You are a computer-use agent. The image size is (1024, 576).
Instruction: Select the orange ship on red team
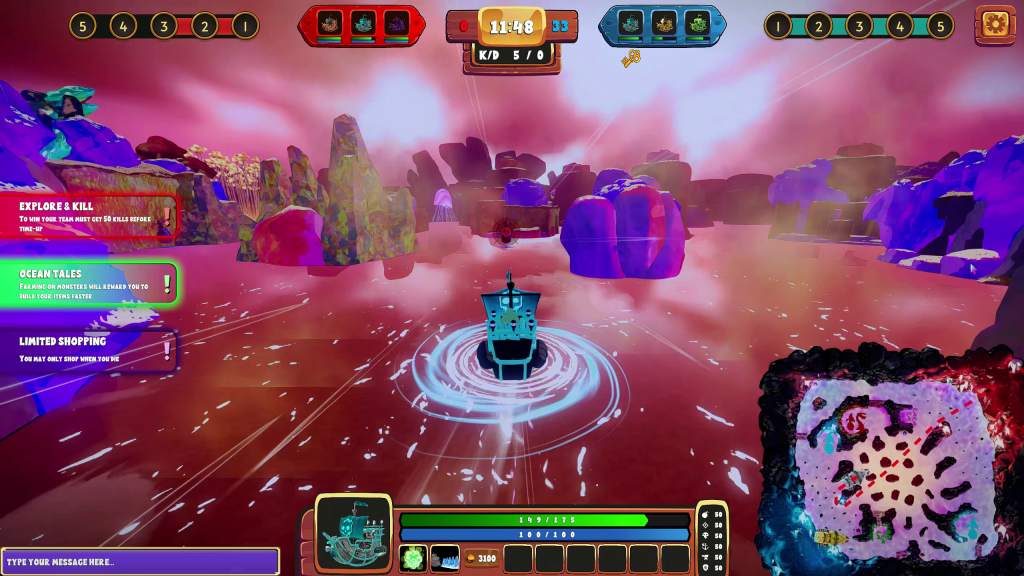point(332,23)
